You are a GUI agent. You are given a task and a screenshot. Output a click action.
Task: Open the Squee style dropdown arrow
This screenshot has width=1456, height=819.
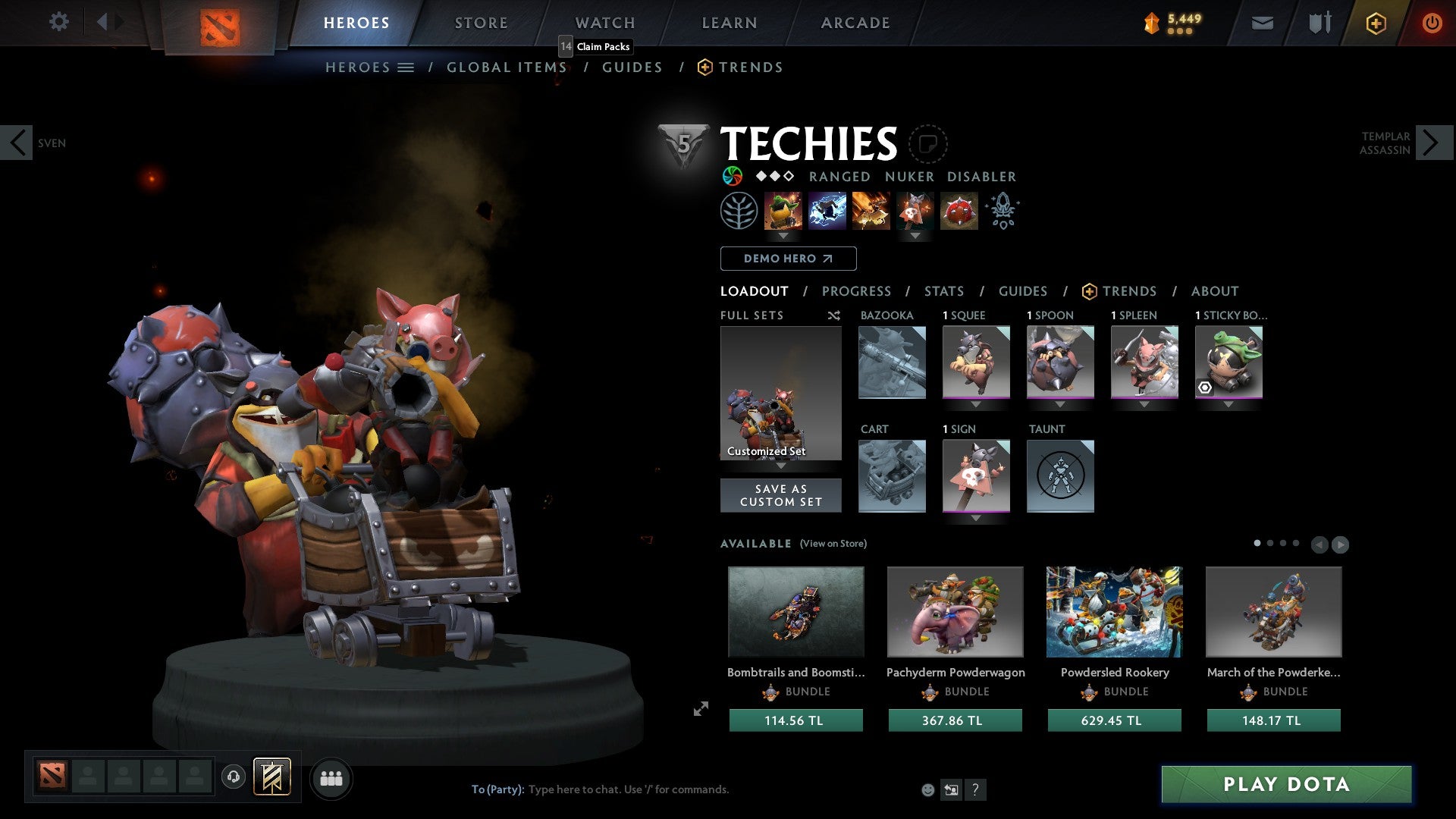click(x=976, y=404)
